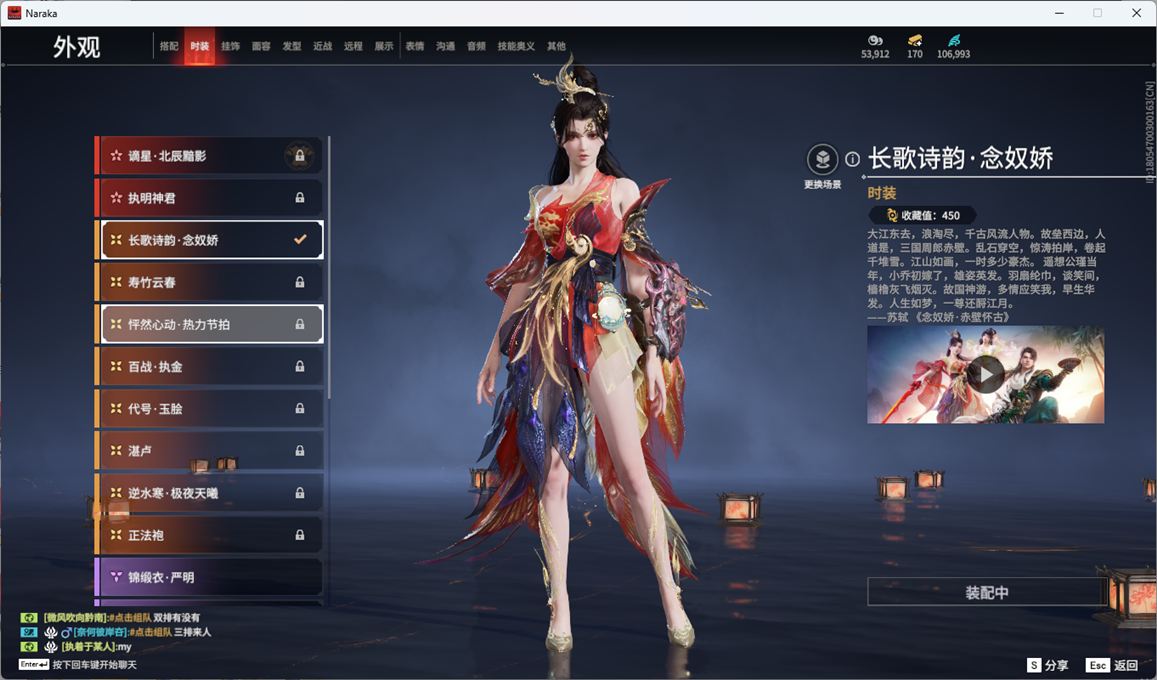Open the 近战 melee tab

pos(322,46)
